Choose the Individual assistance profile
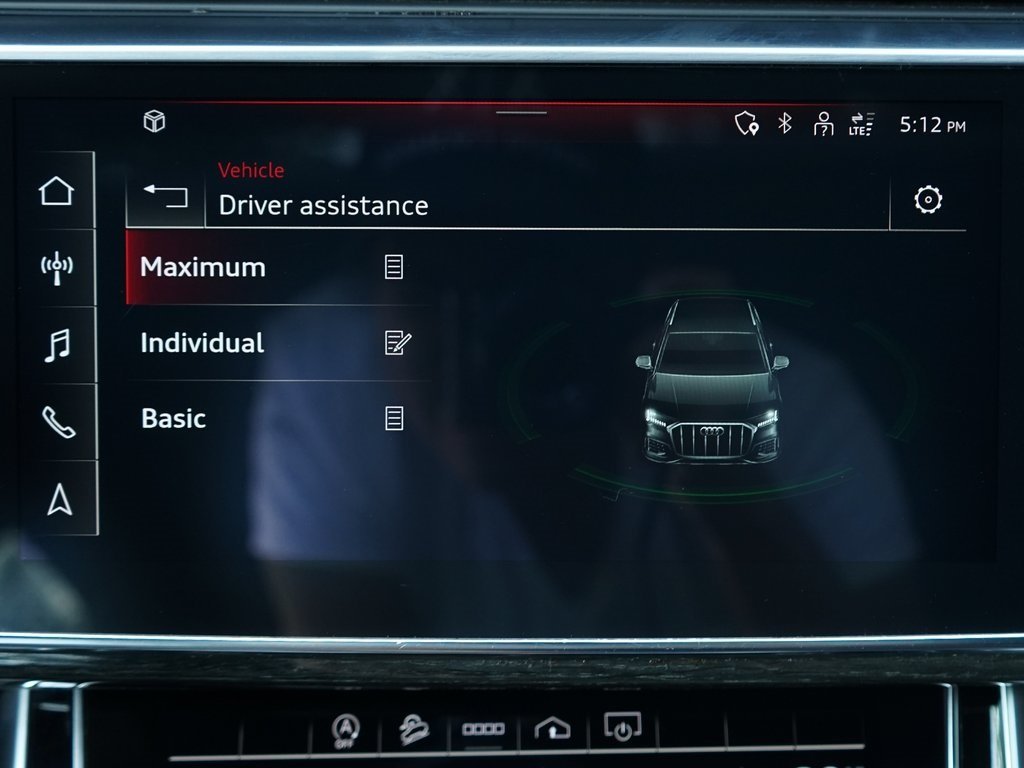The image size is (1024, 768). coord(203,343)
